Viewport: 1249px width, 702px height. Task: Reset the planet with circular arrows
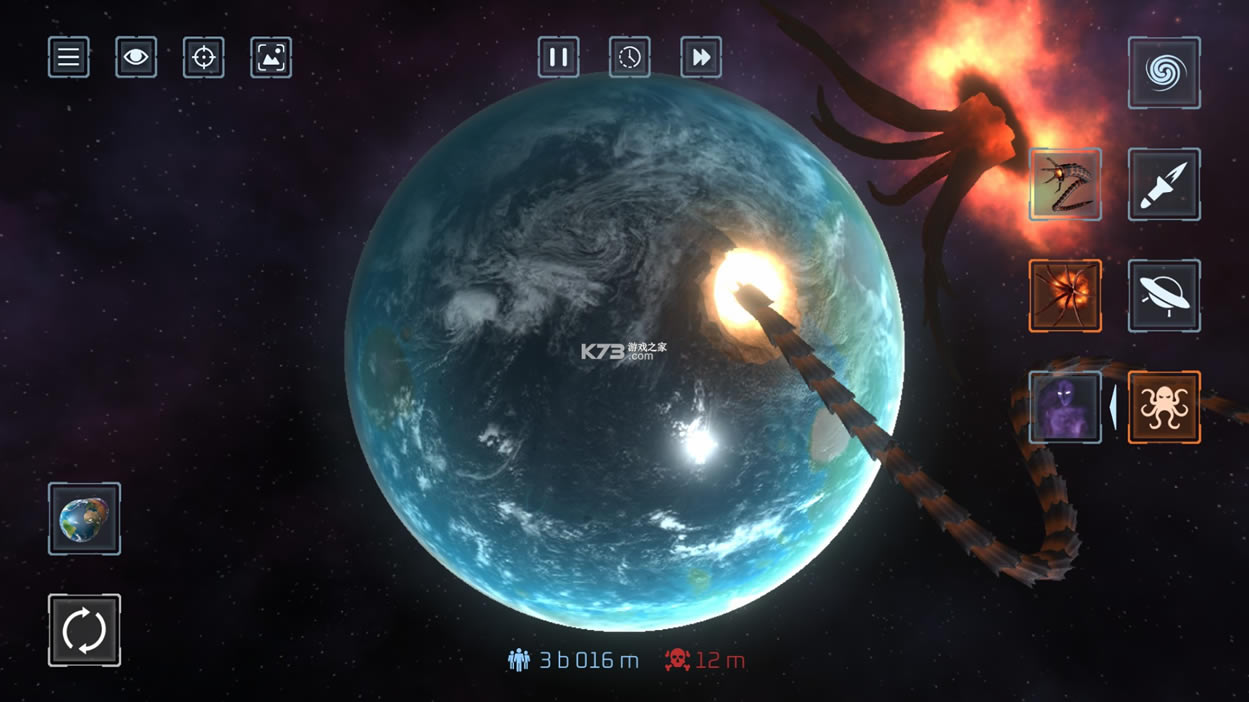pos(84,630)
